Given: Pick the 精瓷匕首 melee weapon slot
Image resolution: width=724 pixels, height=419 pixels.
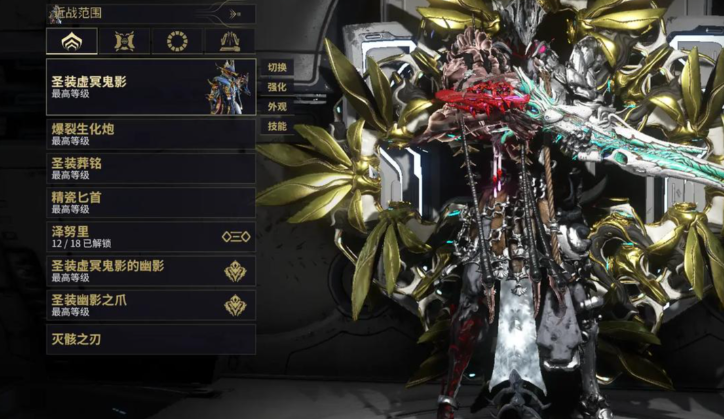Looking at the screenshot, I should pos(150,202).
